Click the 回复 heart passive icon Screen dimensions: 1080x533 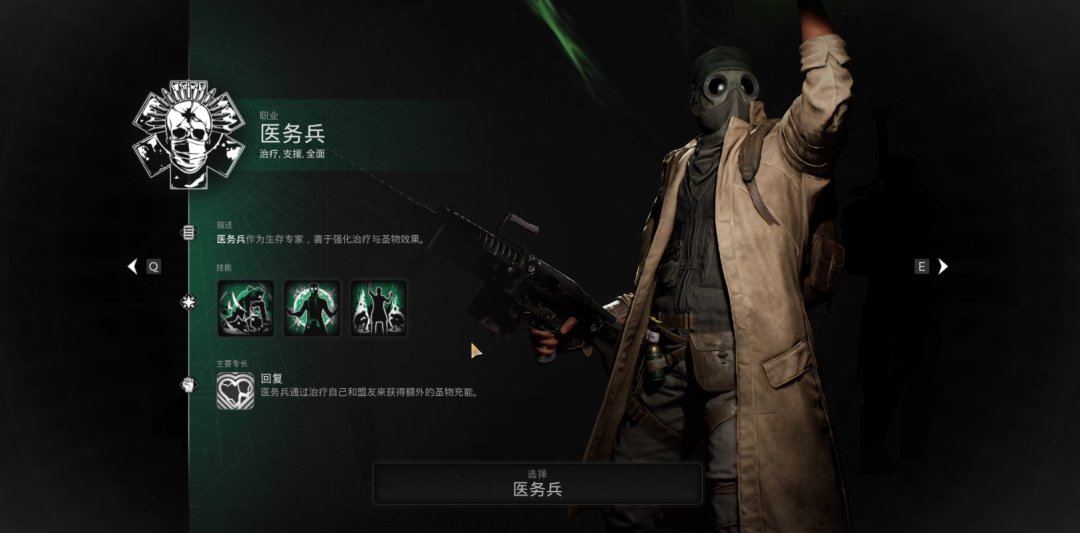click(x=236, y=390)
